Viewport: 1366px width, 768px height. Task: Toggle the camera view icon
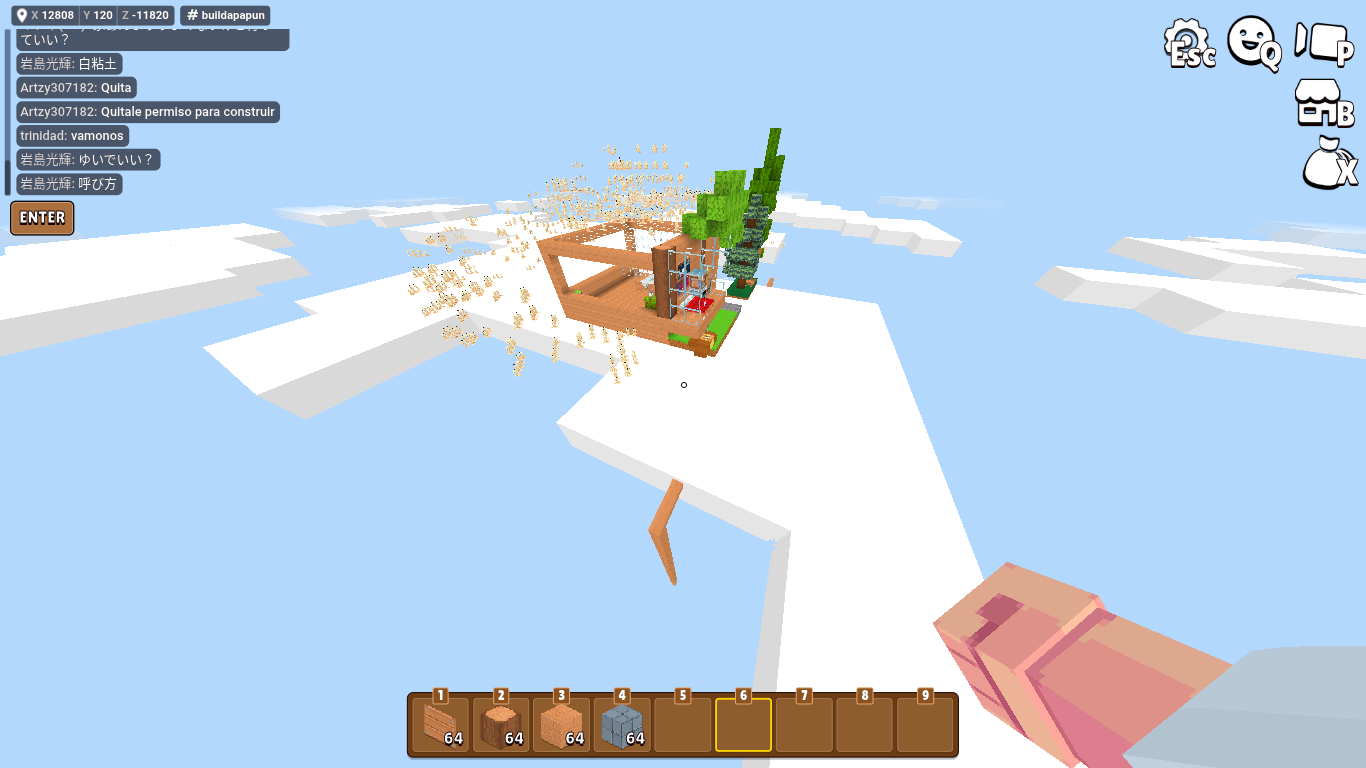click(x=1324, y=43)
